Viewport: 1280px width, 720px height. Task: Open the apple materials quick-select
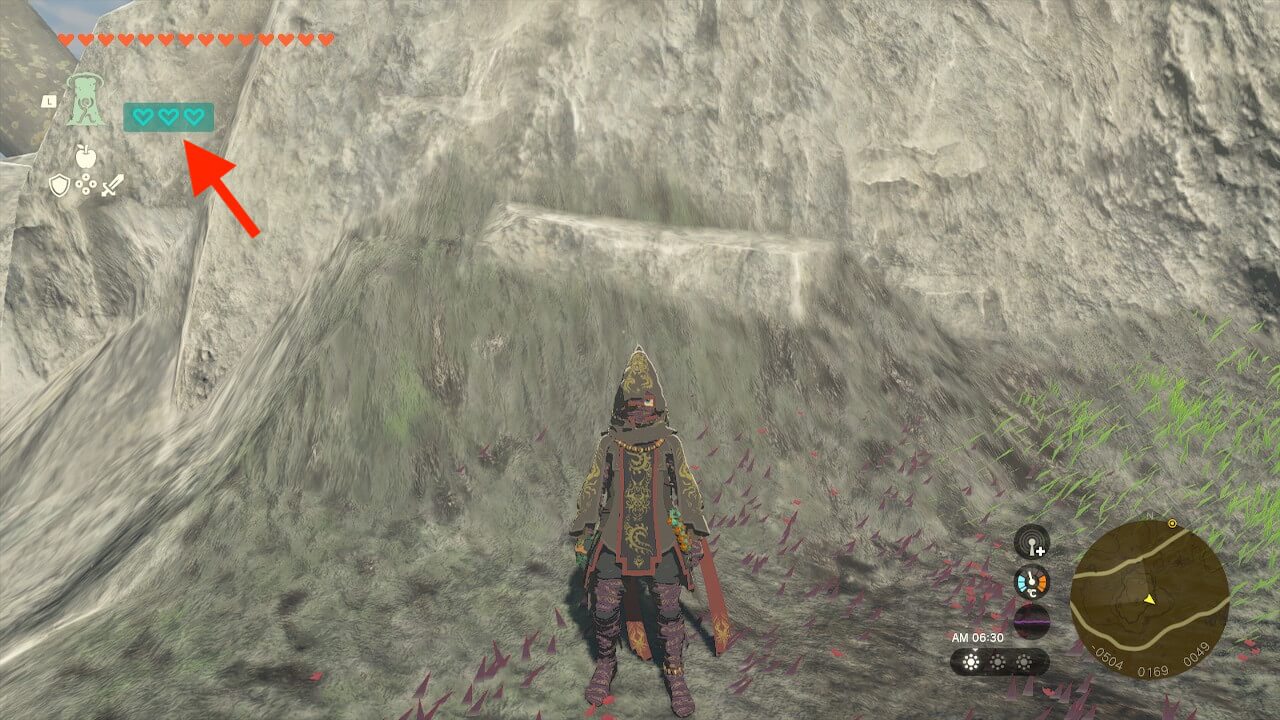tap(84, 156)
